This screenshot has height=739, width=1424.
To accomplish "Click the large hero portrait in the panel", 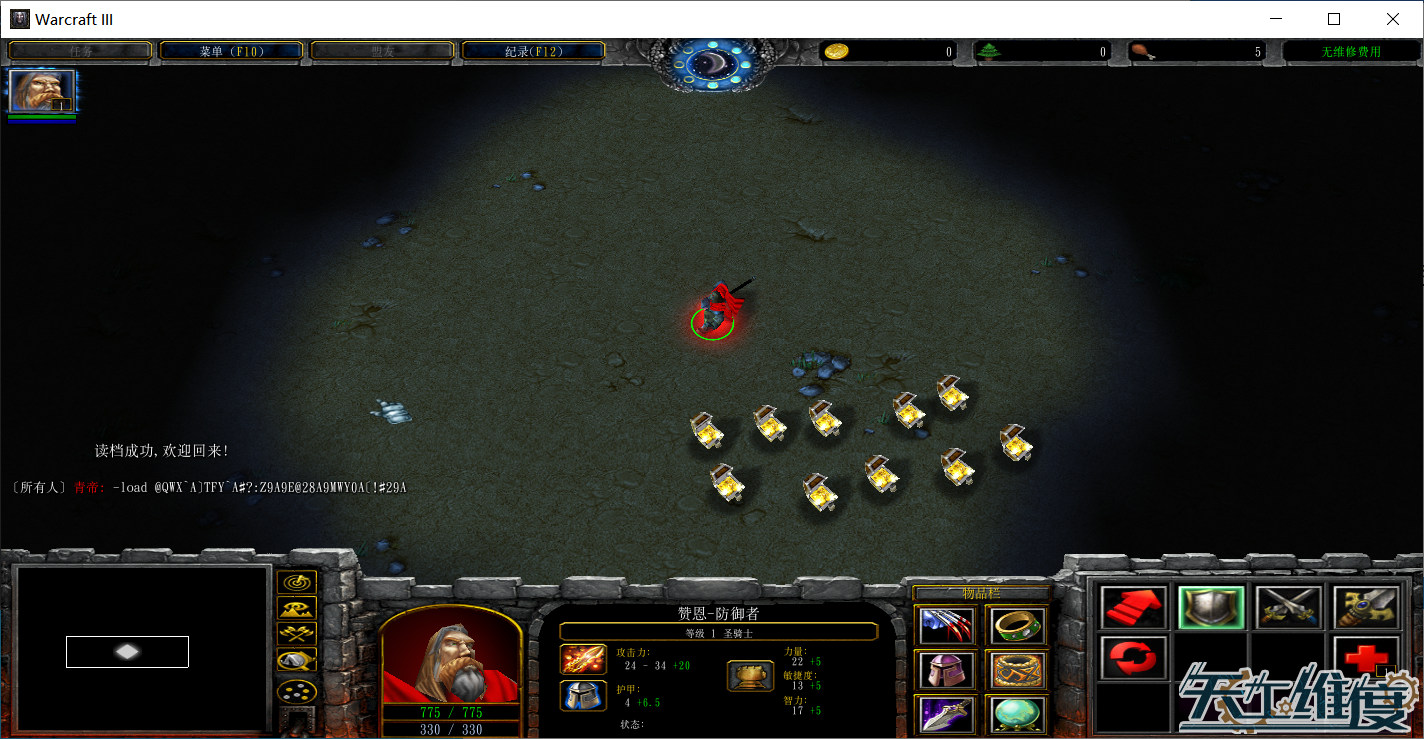I will [451, 655].
